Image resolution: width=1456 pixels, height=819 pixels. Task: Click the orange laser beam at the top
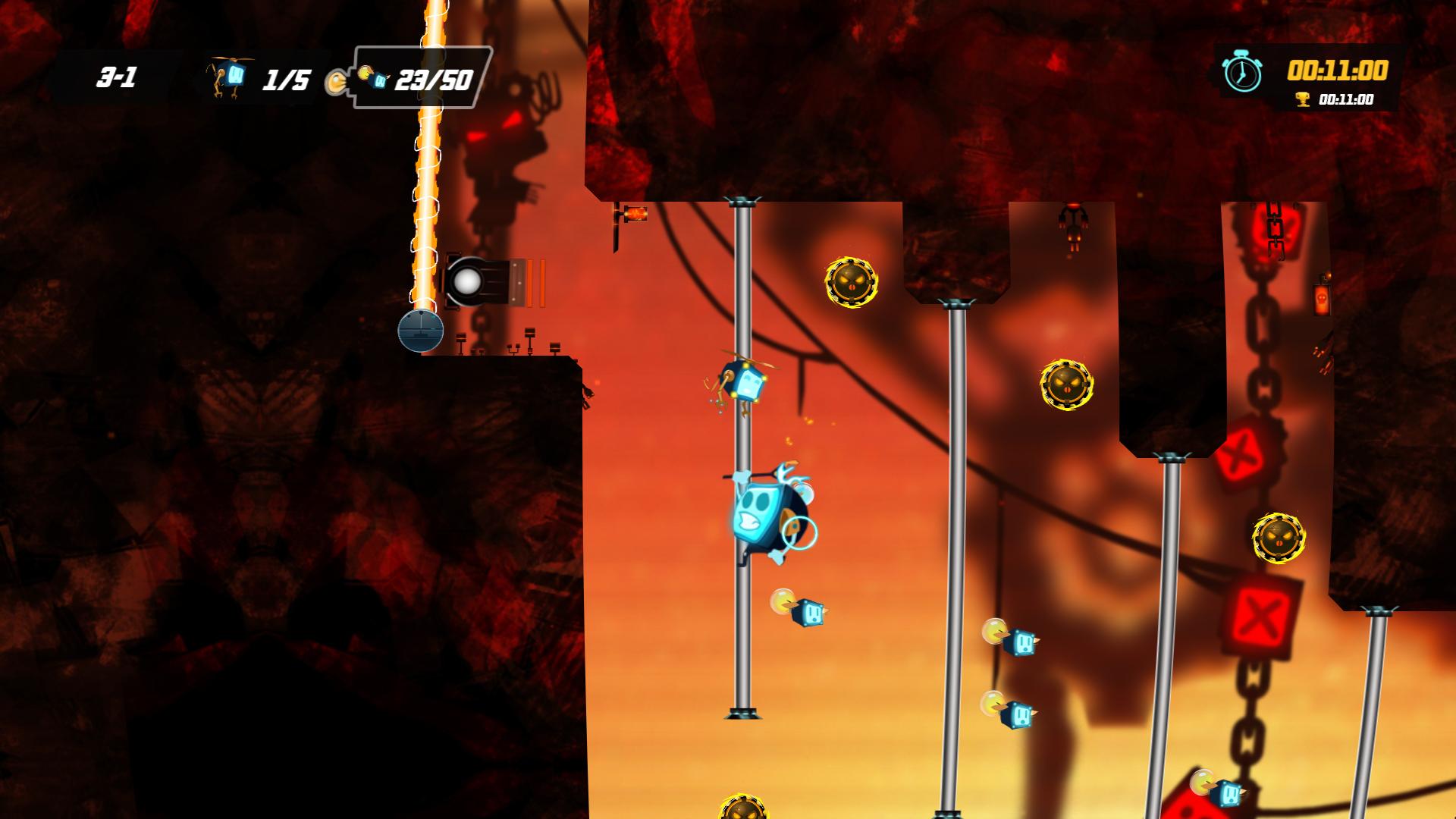pyautogui.click(x=428, y=152)
